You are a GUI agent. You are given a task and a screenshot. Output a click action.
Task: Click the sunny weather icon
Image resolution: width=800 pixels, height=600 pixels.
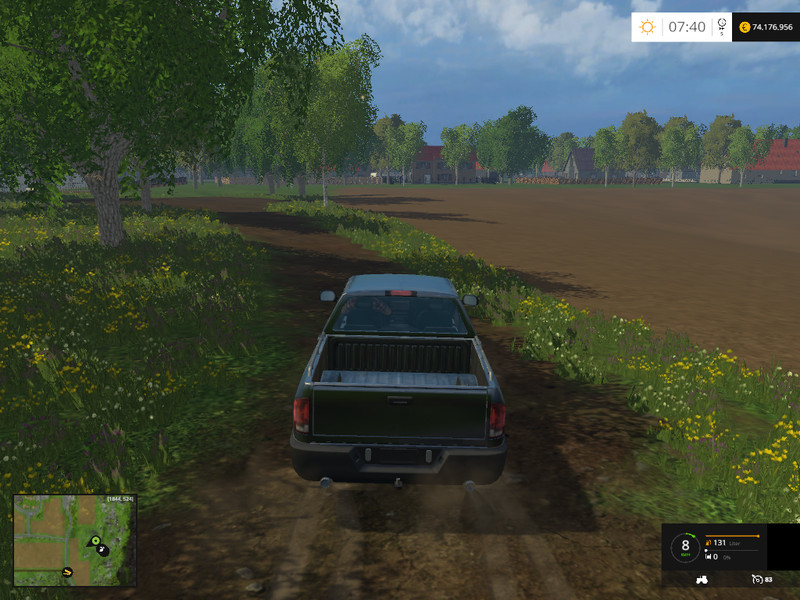(647, 27)
